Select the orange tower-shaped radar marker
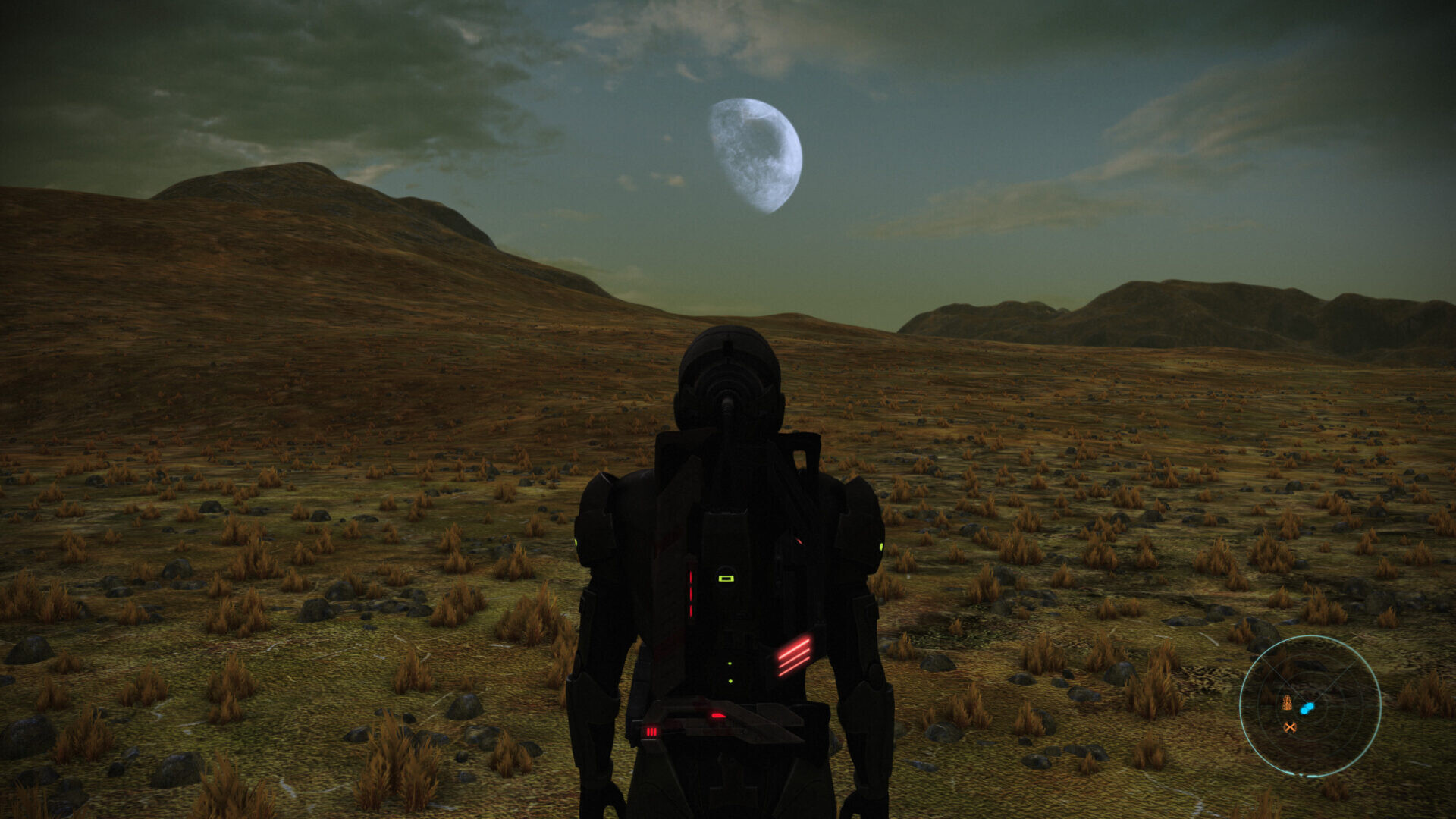 (x=1287, y=703)
